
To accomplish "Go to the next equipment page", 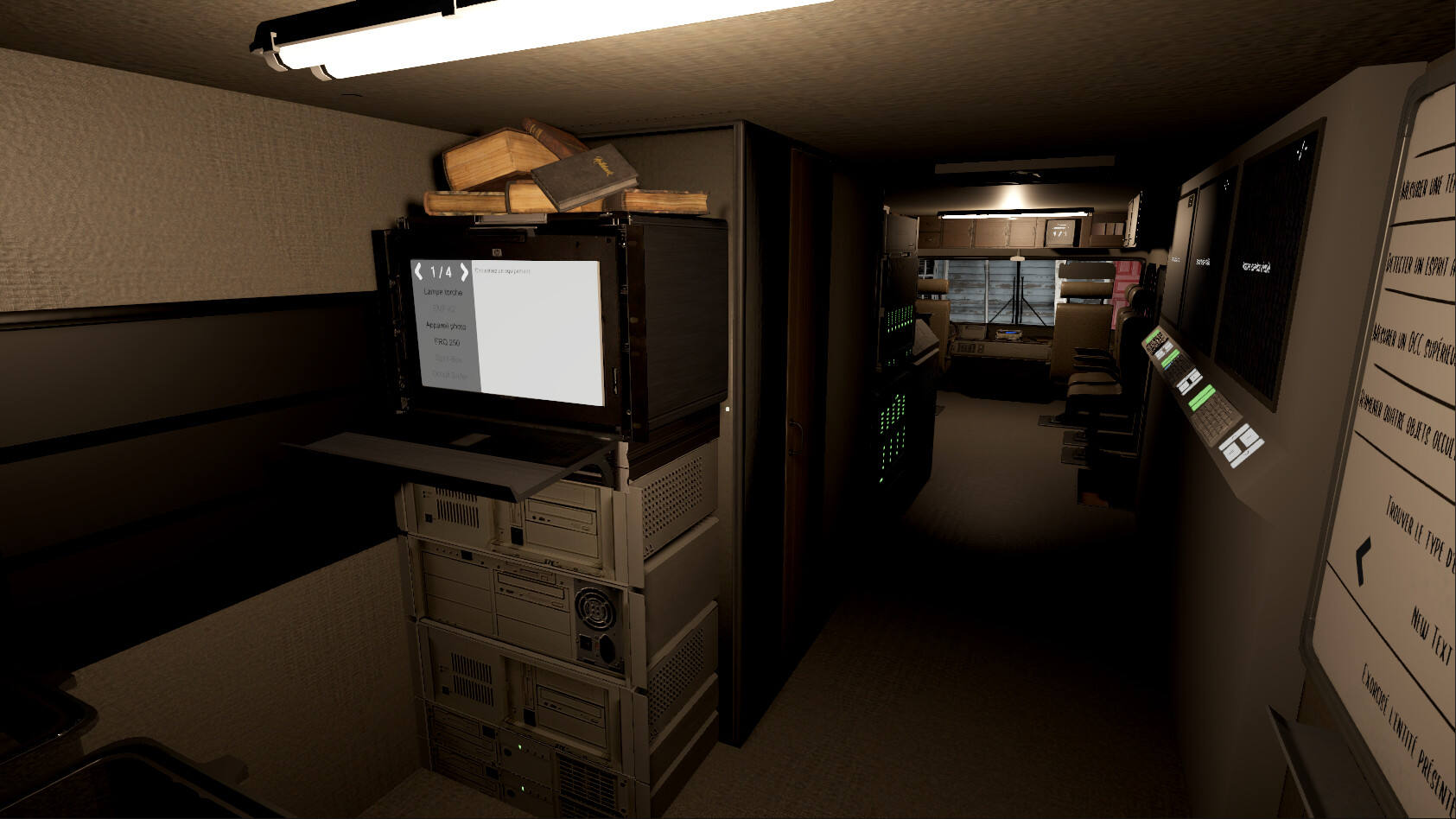I will pos(464,272).
